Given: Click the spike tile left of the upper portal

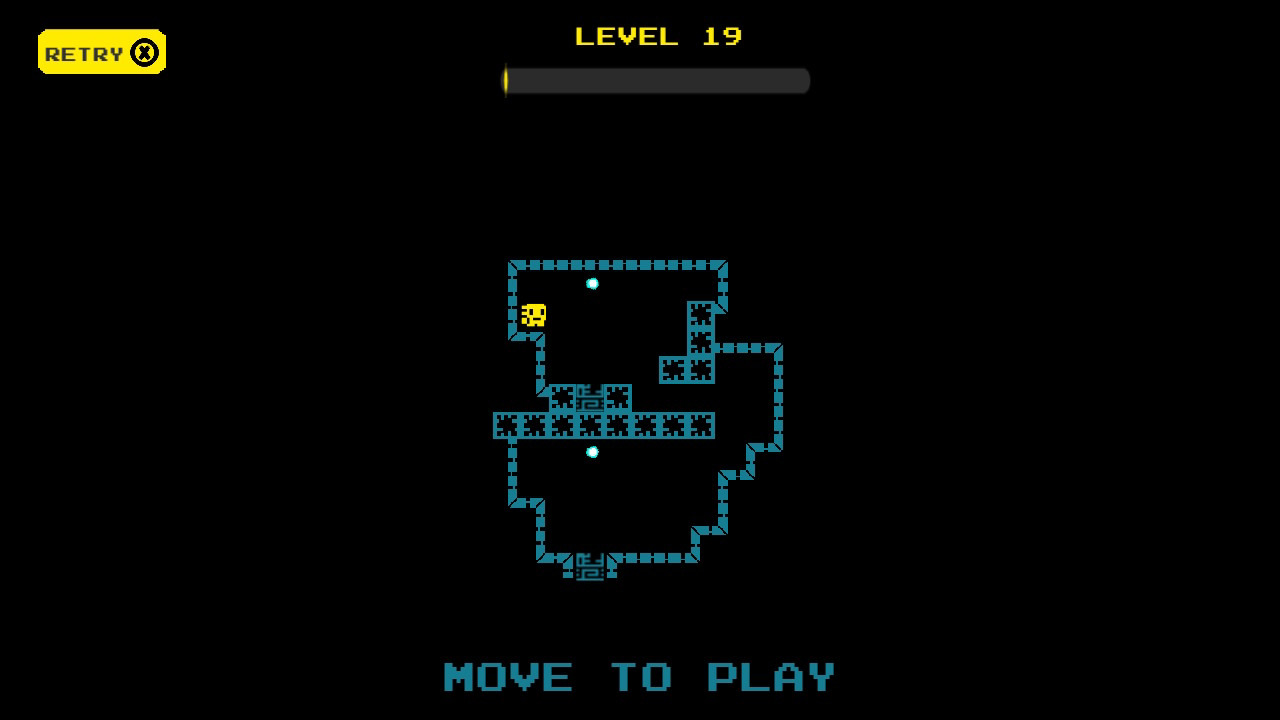Looking at the screenshot, I should coord(562,396).
